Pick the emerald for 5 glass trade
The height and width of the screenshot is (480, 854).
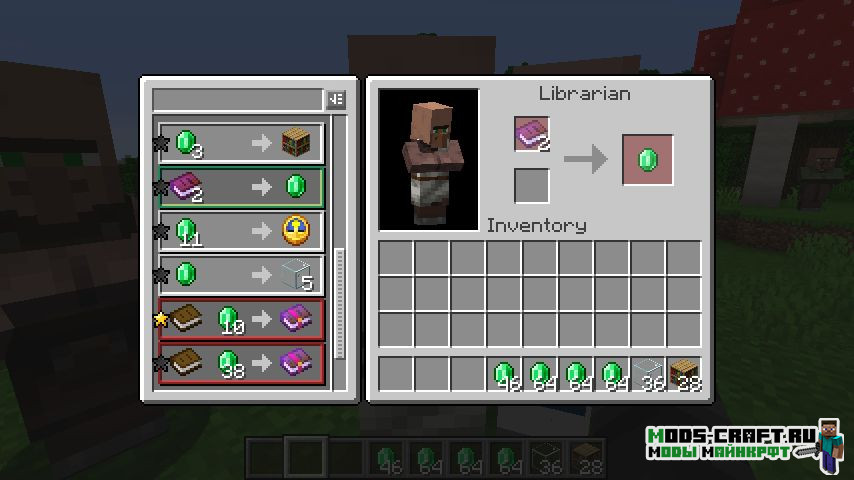click(x=241, y=275)
